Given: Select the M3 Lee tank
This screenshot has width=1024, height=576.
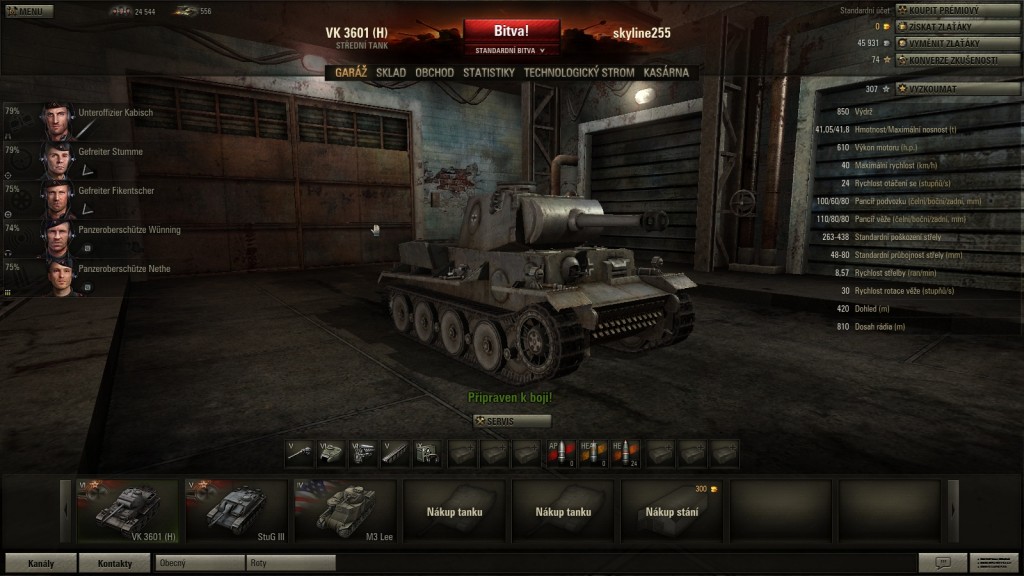Looking at the screenshot, I should (x=345, y=510).
